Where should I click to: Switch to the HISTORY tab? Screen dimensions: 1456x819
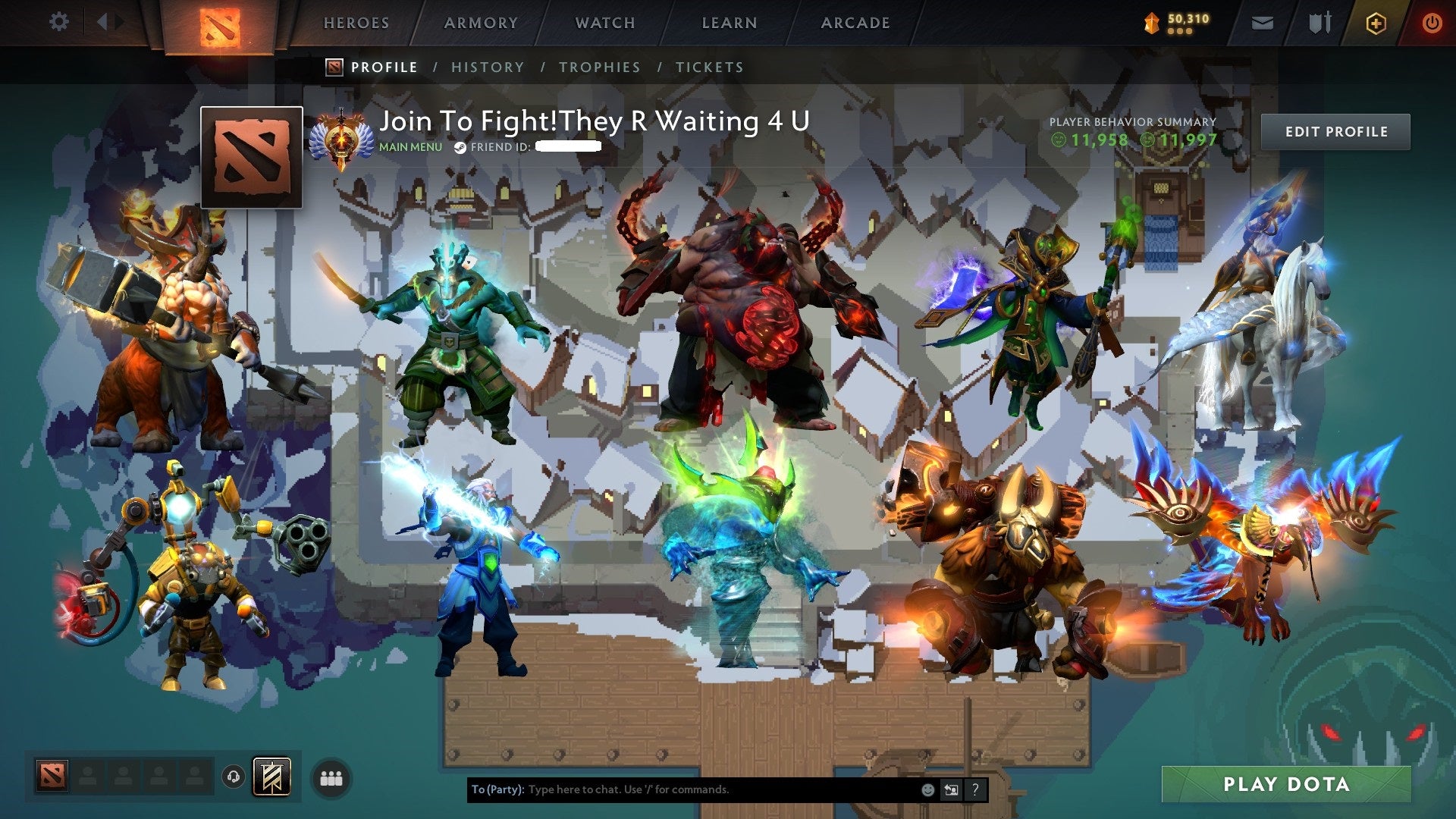click(x=488, y=67)
